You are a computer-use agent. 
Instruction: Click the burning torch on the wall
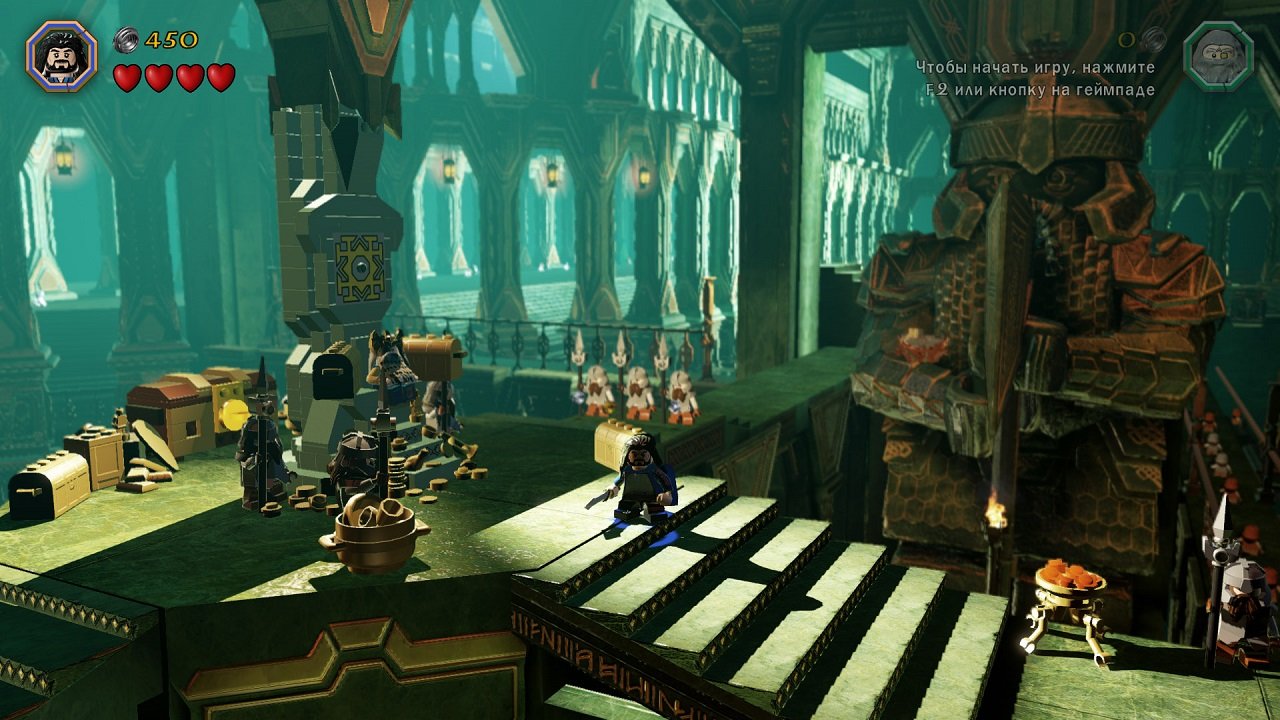click(x=993, y=510)
